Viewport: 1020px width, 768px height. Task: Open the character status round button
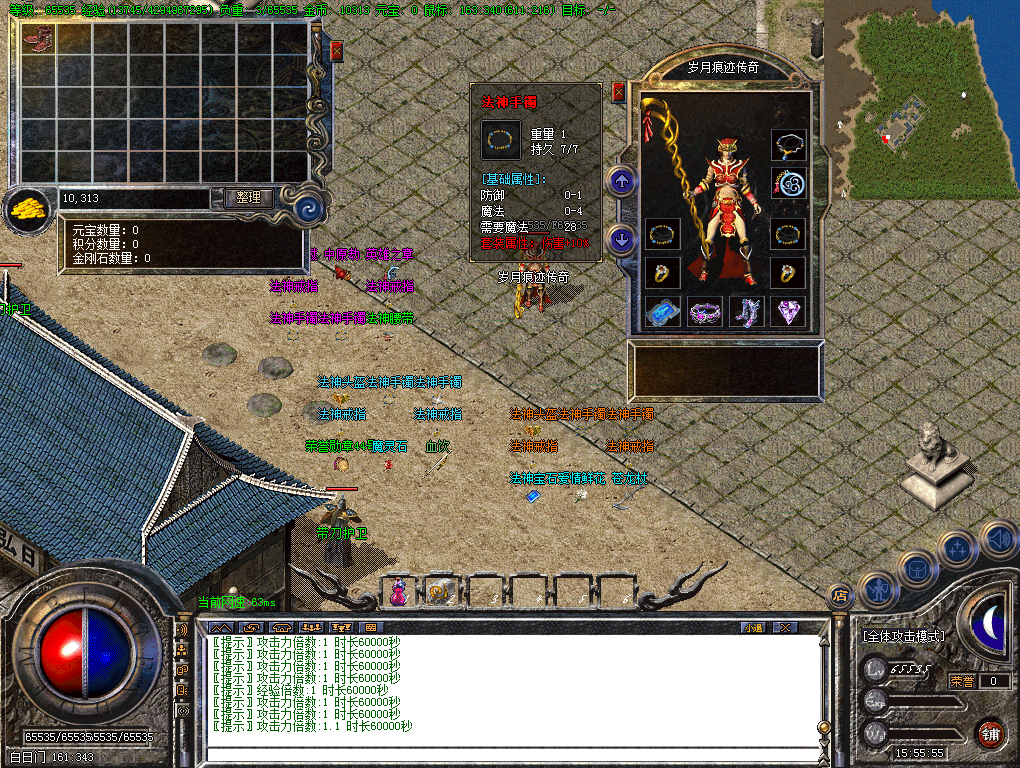[877, 591]
